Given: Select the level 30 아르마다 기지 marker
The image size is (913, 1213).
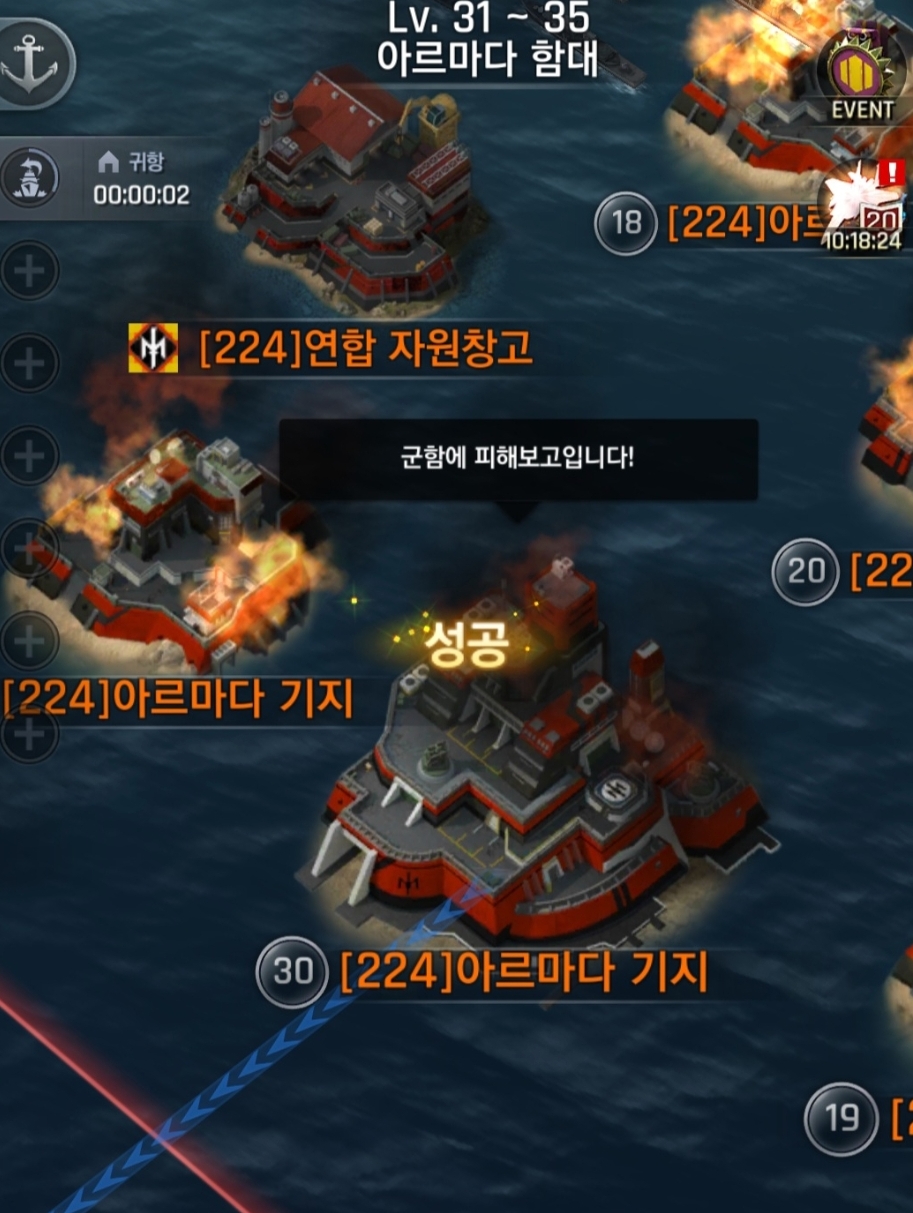Looking at the screenshot, I should (292, 972).
